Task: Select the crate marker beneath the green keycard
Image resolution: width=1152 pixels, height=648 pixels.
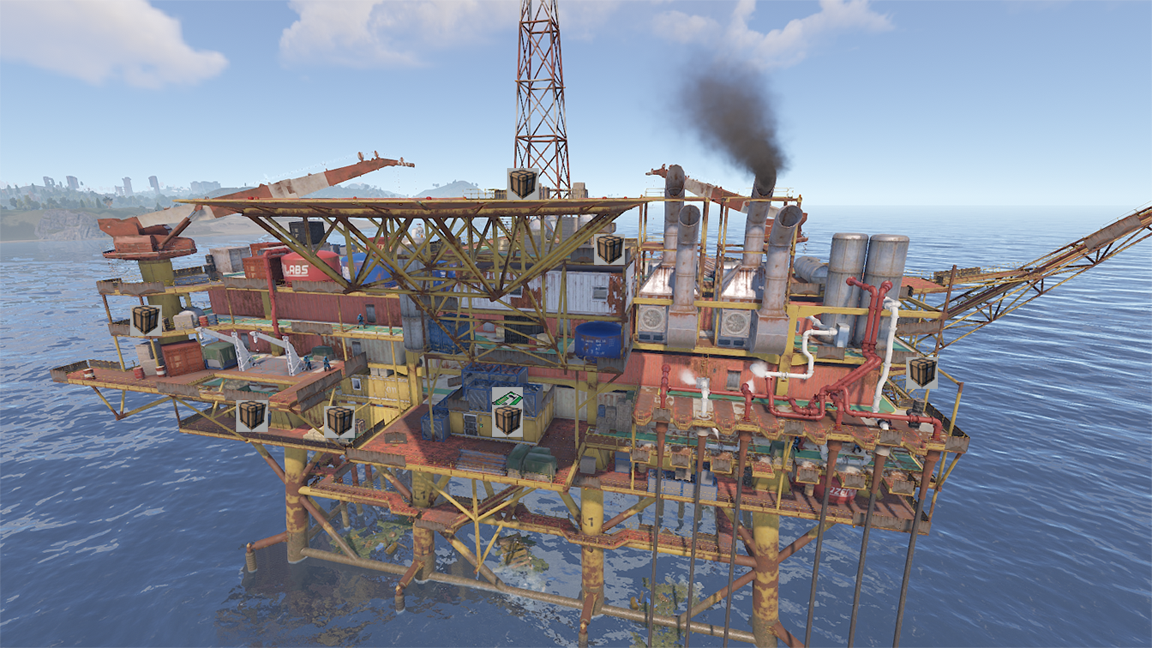Action: coord(507,421)
